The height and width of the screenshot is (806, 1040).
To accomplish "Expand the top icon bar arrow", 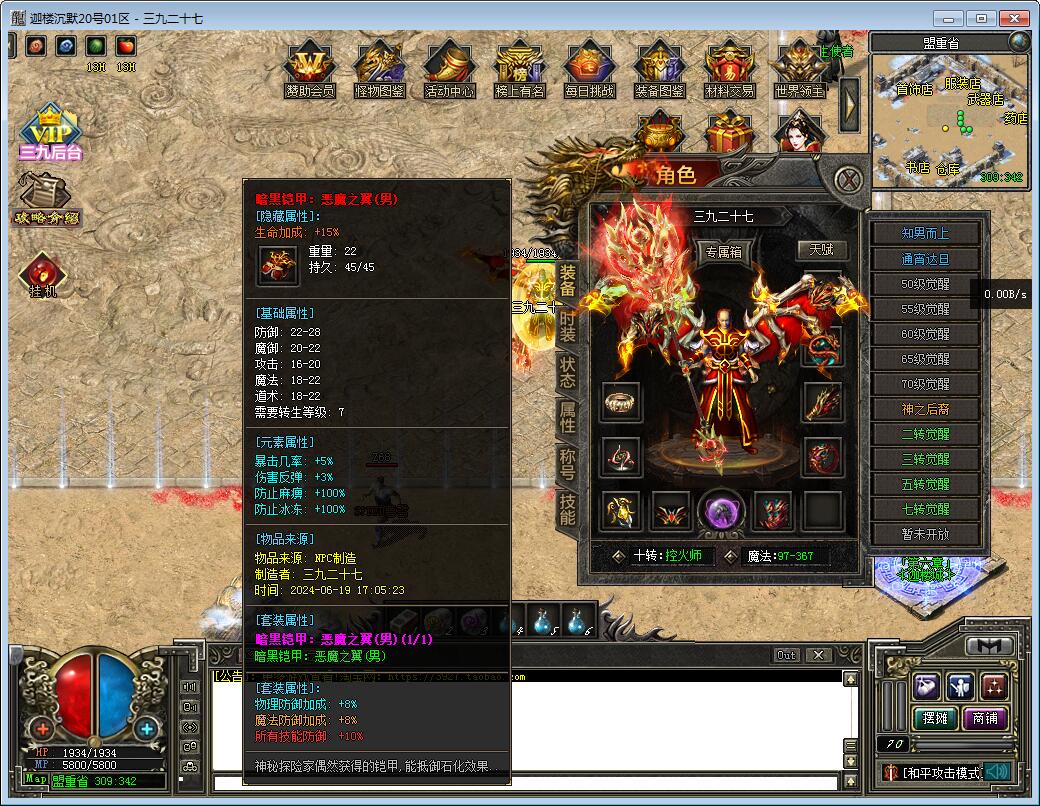I will click(850, 98).
